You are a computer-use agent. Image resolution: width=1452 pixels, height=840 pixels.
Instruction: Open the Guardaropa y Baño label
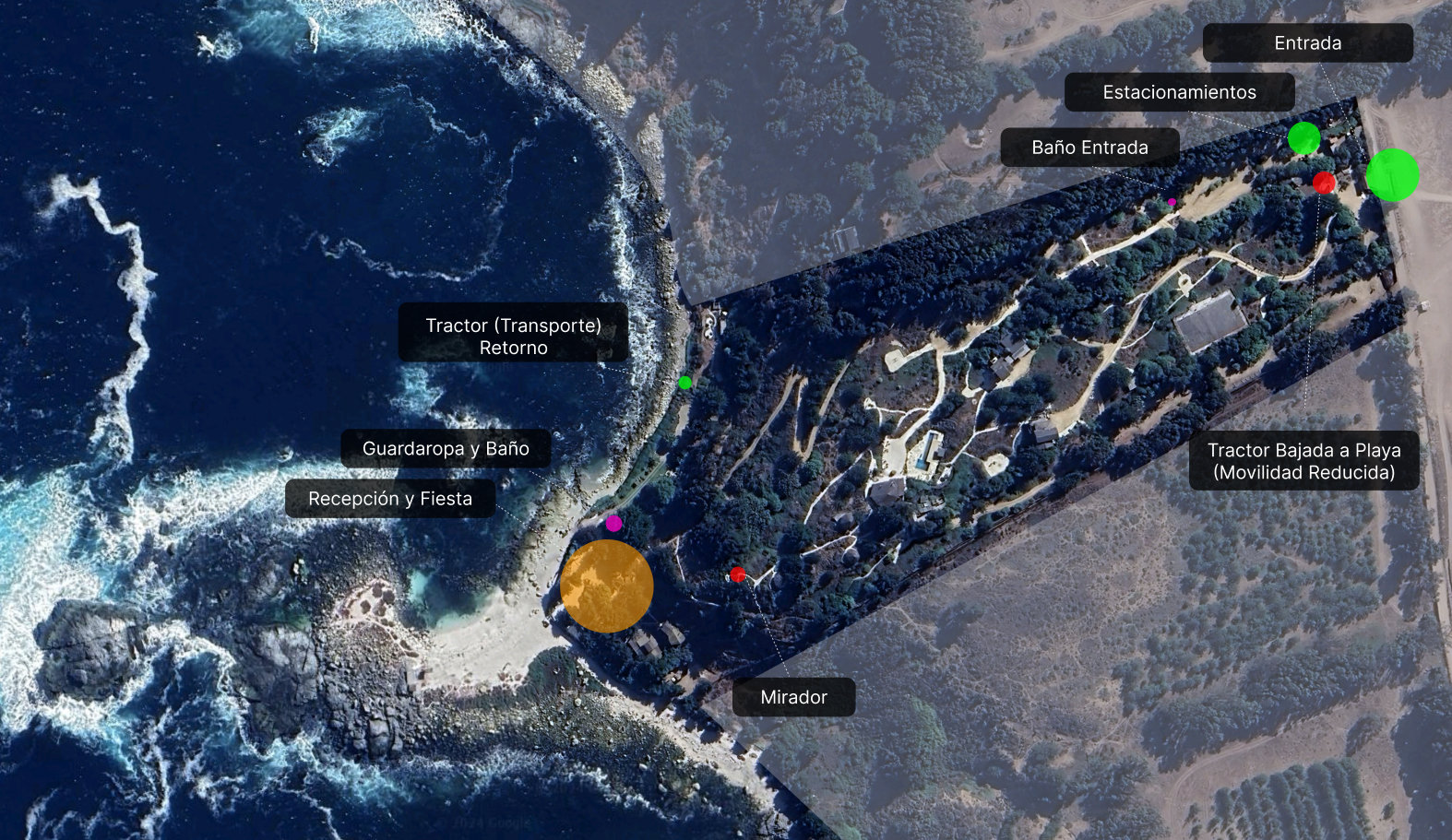[446, 449]
